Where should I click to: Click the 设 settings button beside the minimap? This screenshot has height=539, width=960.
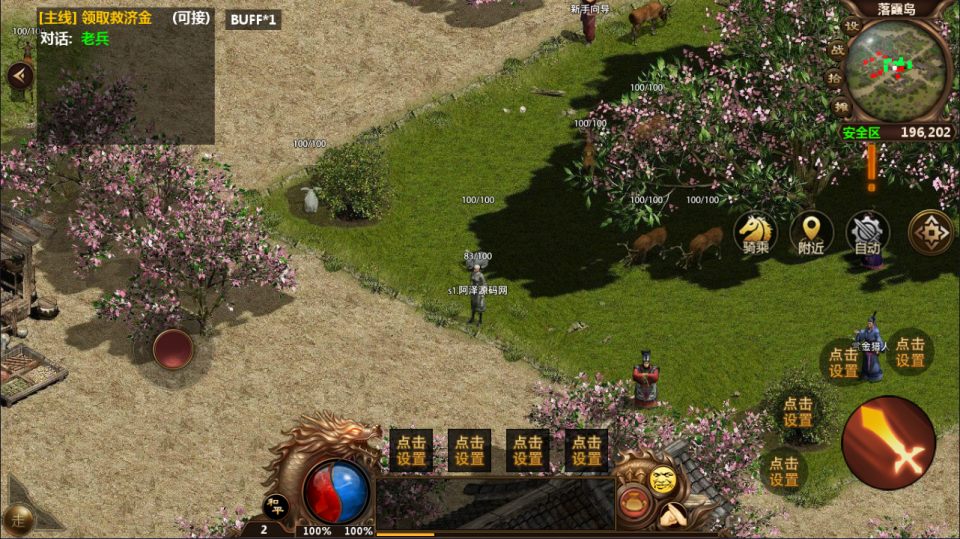[x=851, y=26]
